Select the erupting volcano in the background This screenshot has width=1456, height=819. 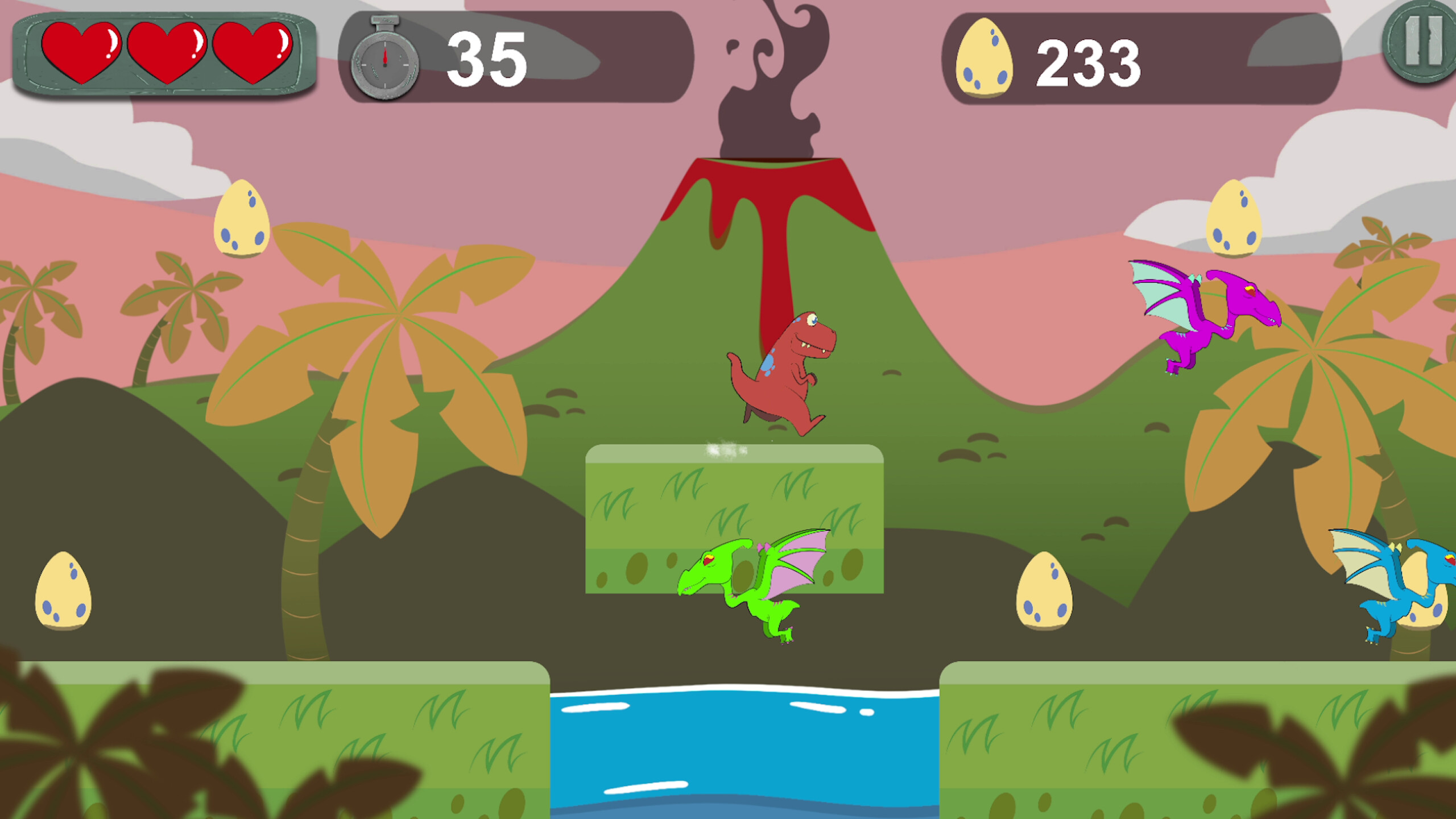(768, 188)
